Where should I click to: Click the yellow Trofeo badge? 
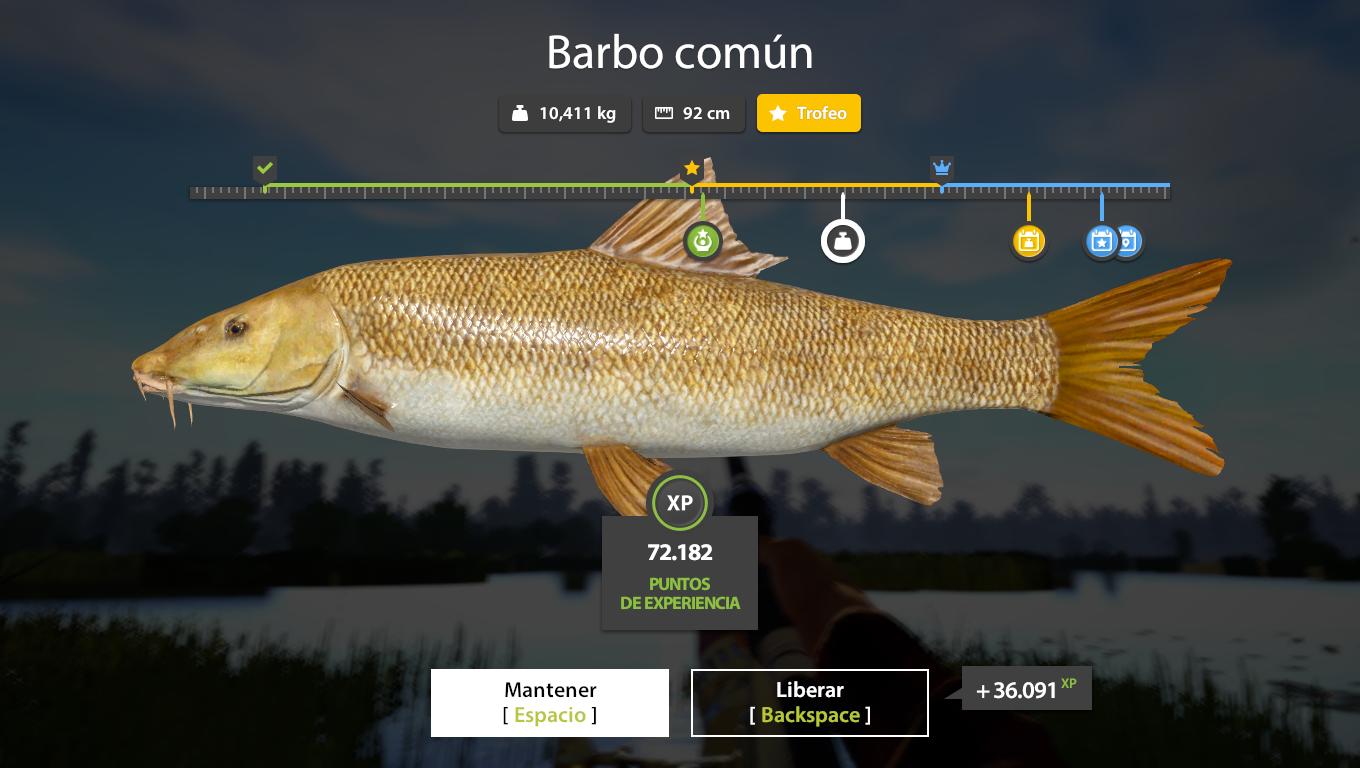coord(809,113)
